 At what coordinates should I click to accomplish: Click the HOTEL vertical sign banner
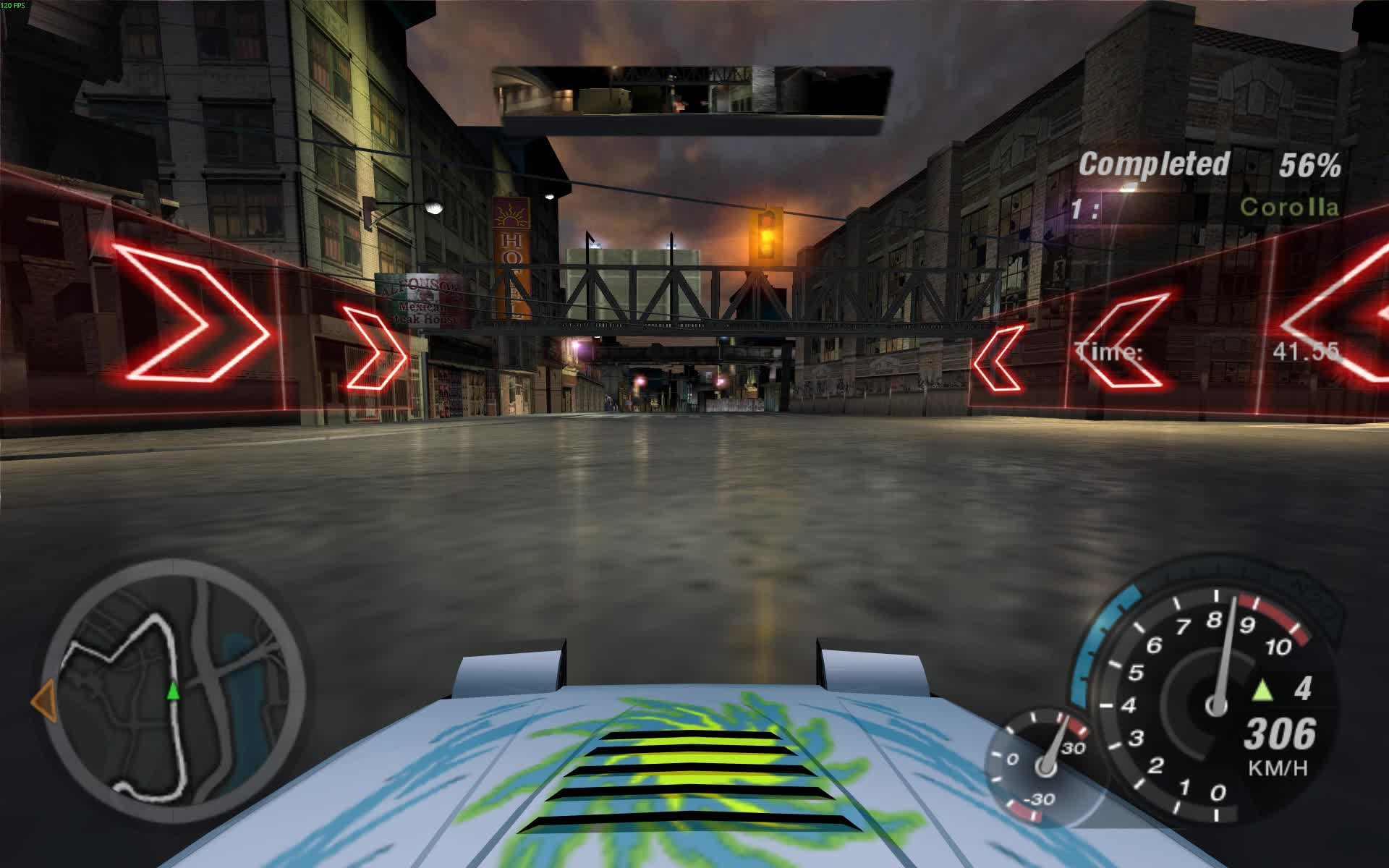pos(513,257)
